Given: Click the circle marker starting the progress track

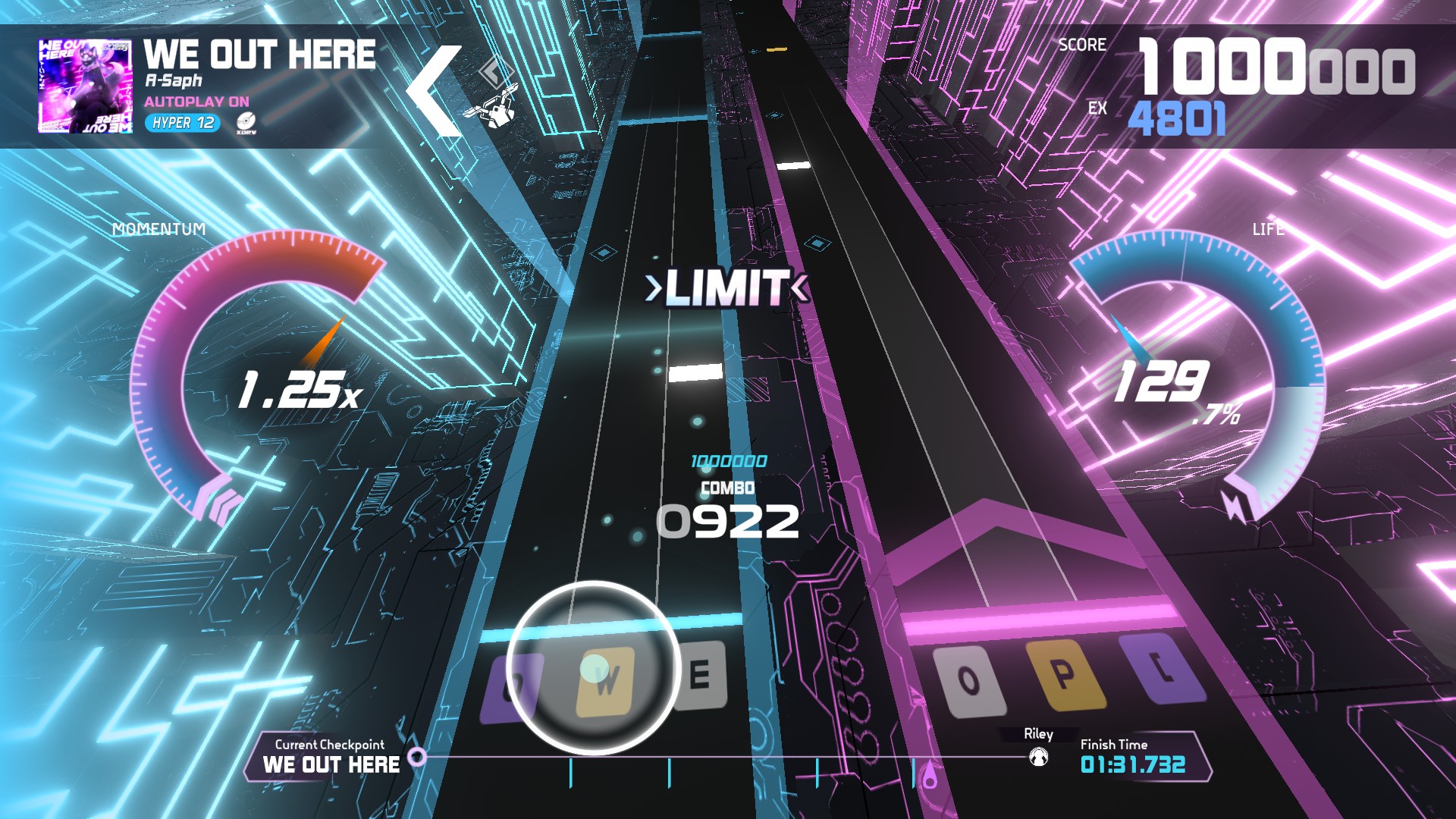Looking at the screenshot, I should coord(417,756).
